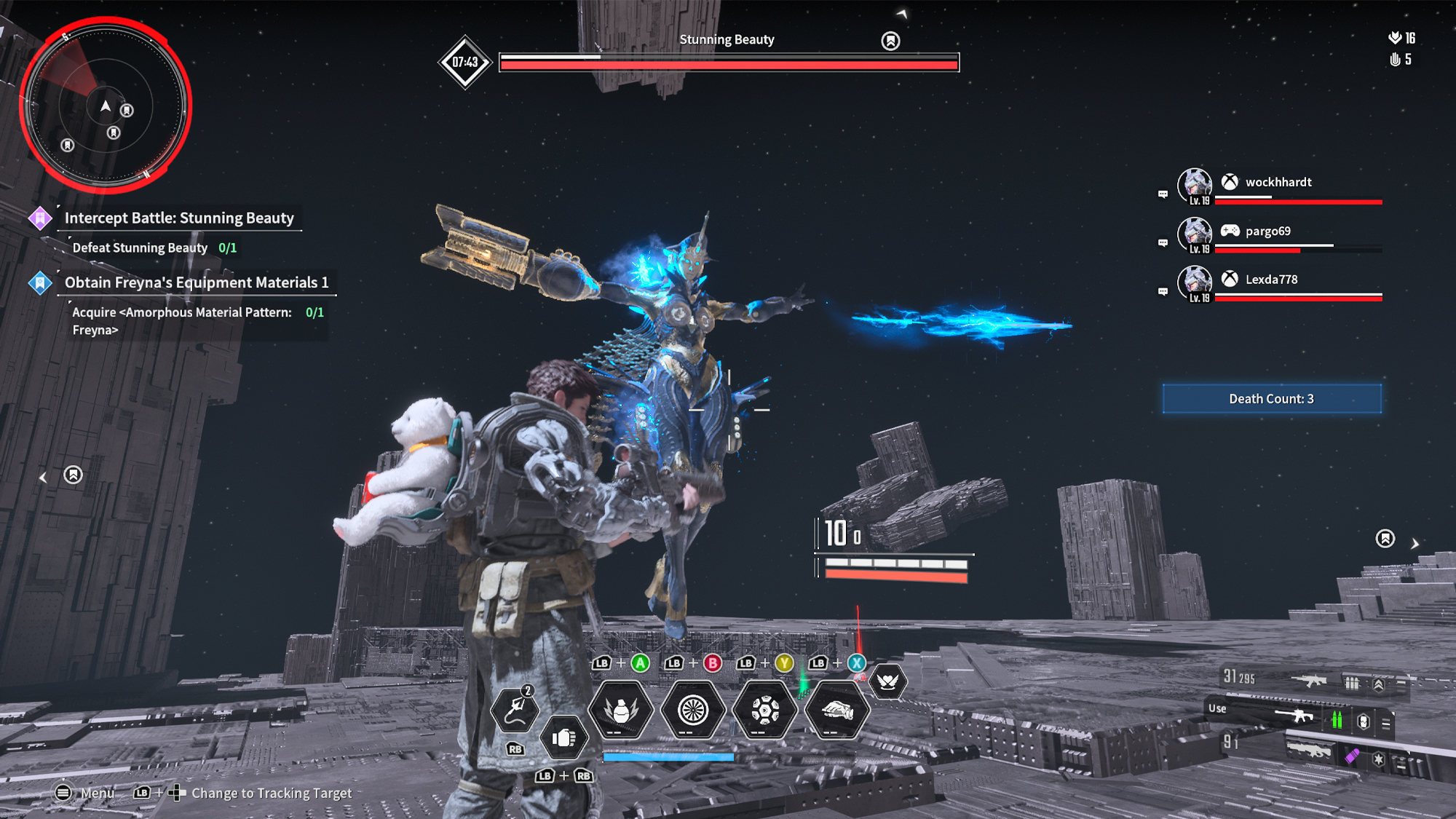Select teammate wockhhardt in the party list
Image resolution: width=1456 pixels, height=819 pixels.
point(1278,183)
